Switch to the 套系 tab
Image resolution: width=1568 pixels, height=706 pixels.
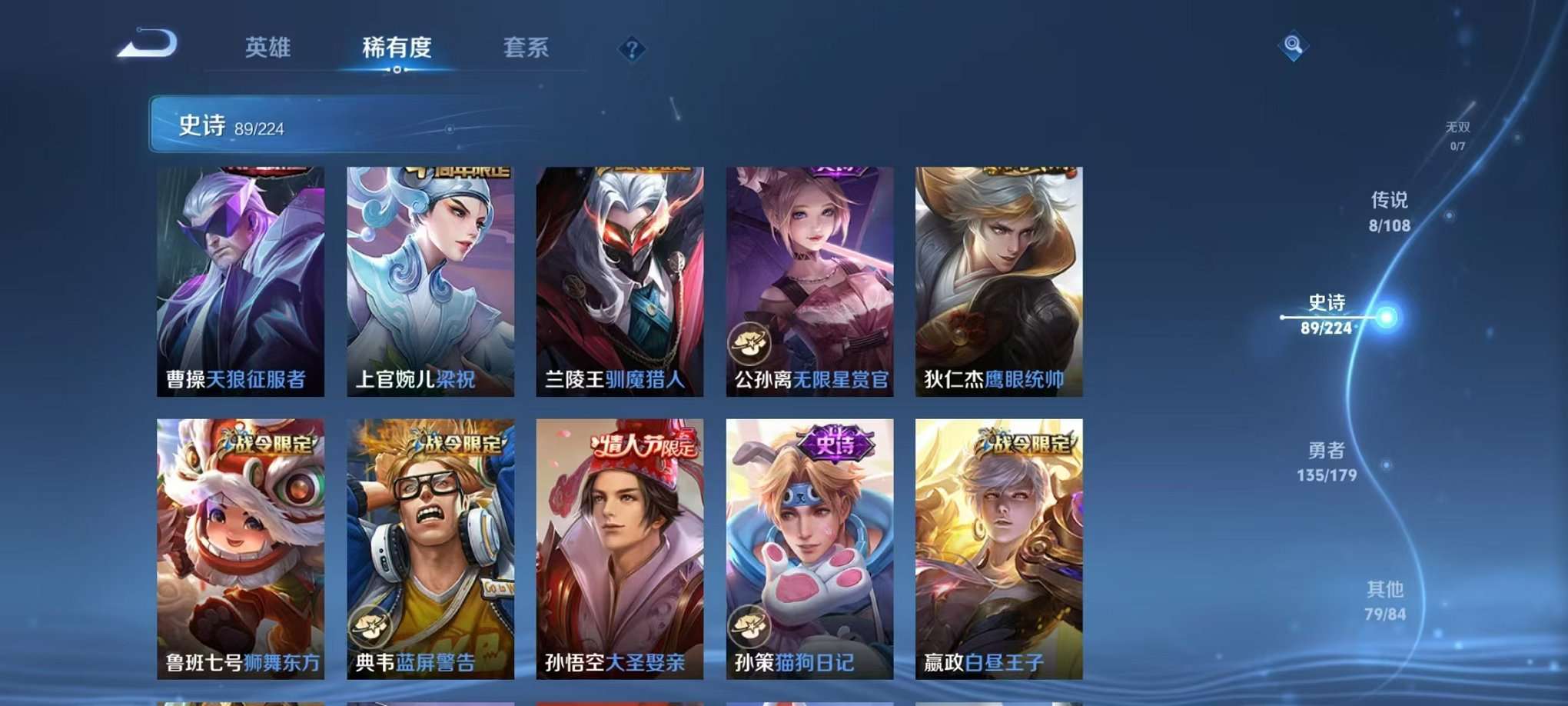point(526,48)
